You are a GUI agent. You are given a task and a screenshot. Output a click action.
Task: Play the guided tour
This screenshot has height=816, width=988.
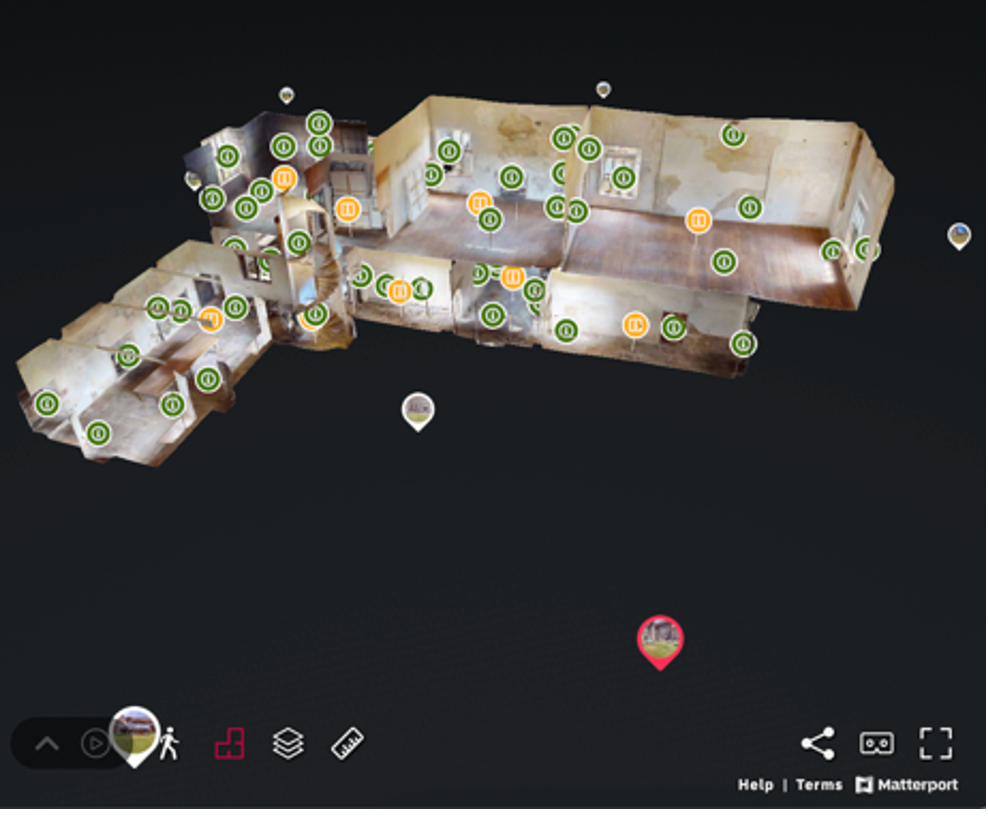coord(95,744)
